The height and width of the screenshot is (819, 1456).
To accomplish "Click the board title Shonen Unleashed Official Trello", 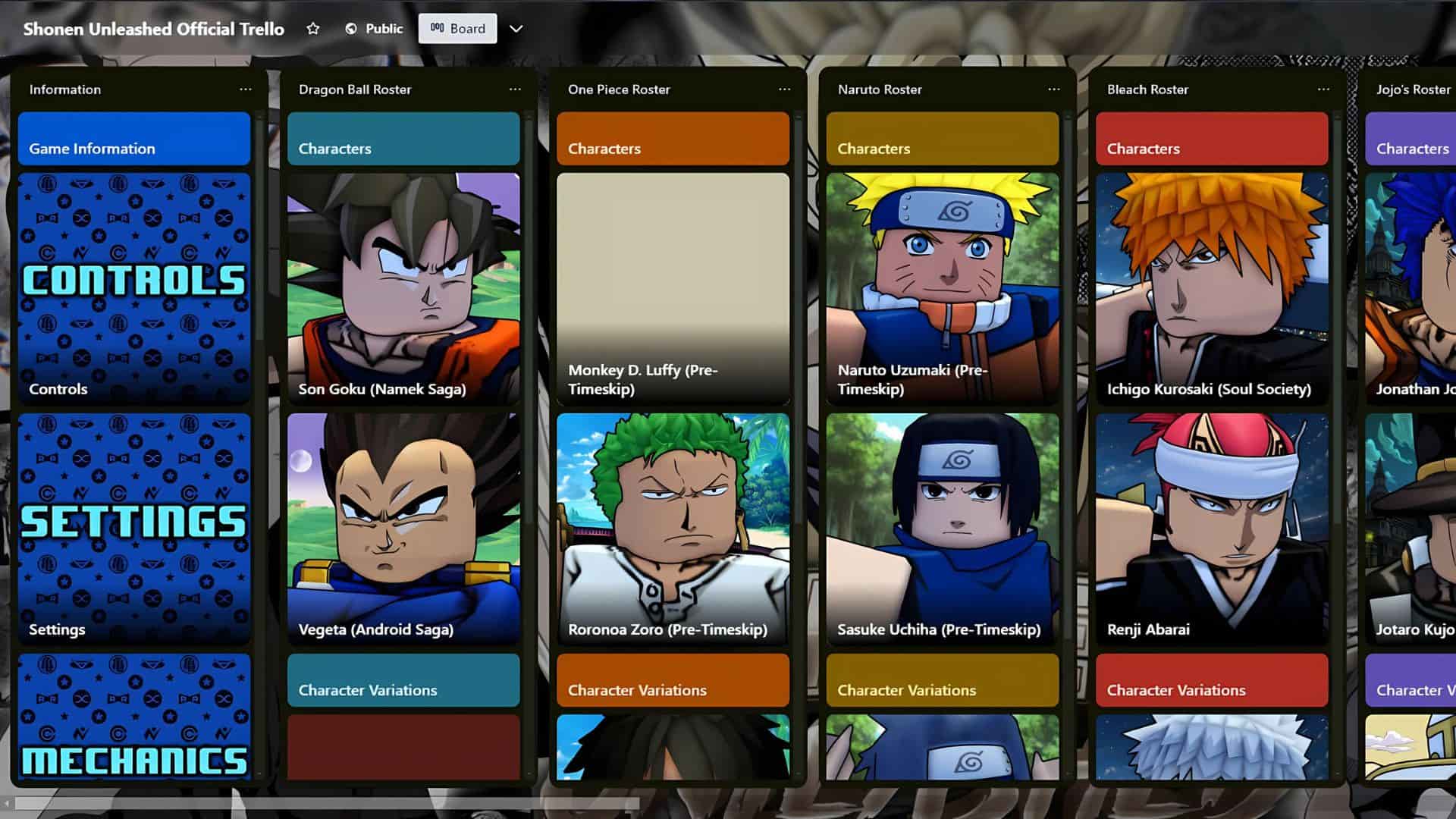I will pyautogui.click(x=155, y=29).
